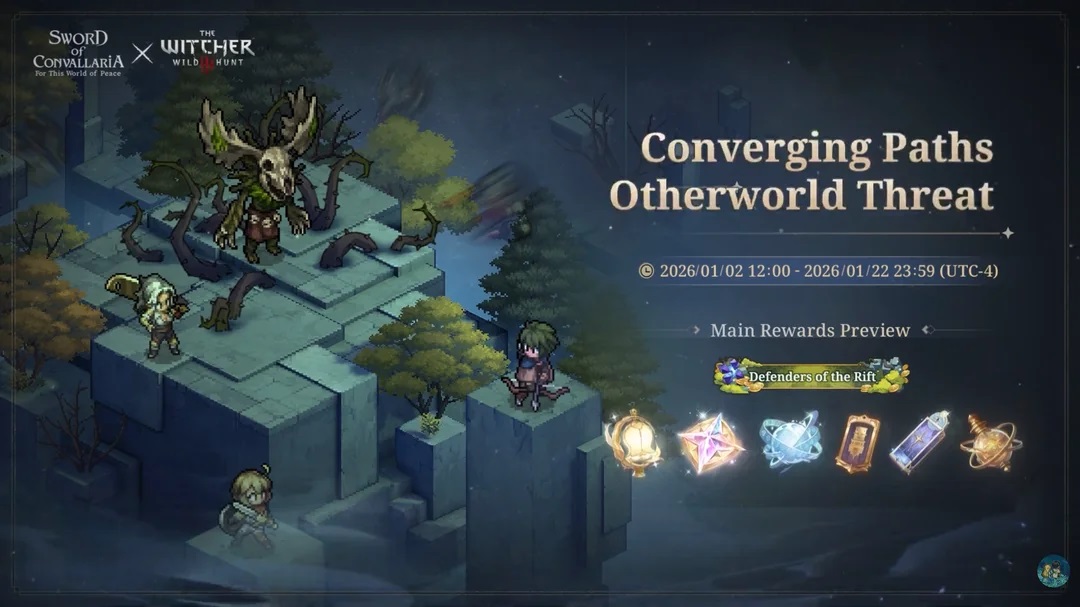Choose the blue ringed orb reward
This screenshot has width=1080, height=607.
click(x=789, y=442)
